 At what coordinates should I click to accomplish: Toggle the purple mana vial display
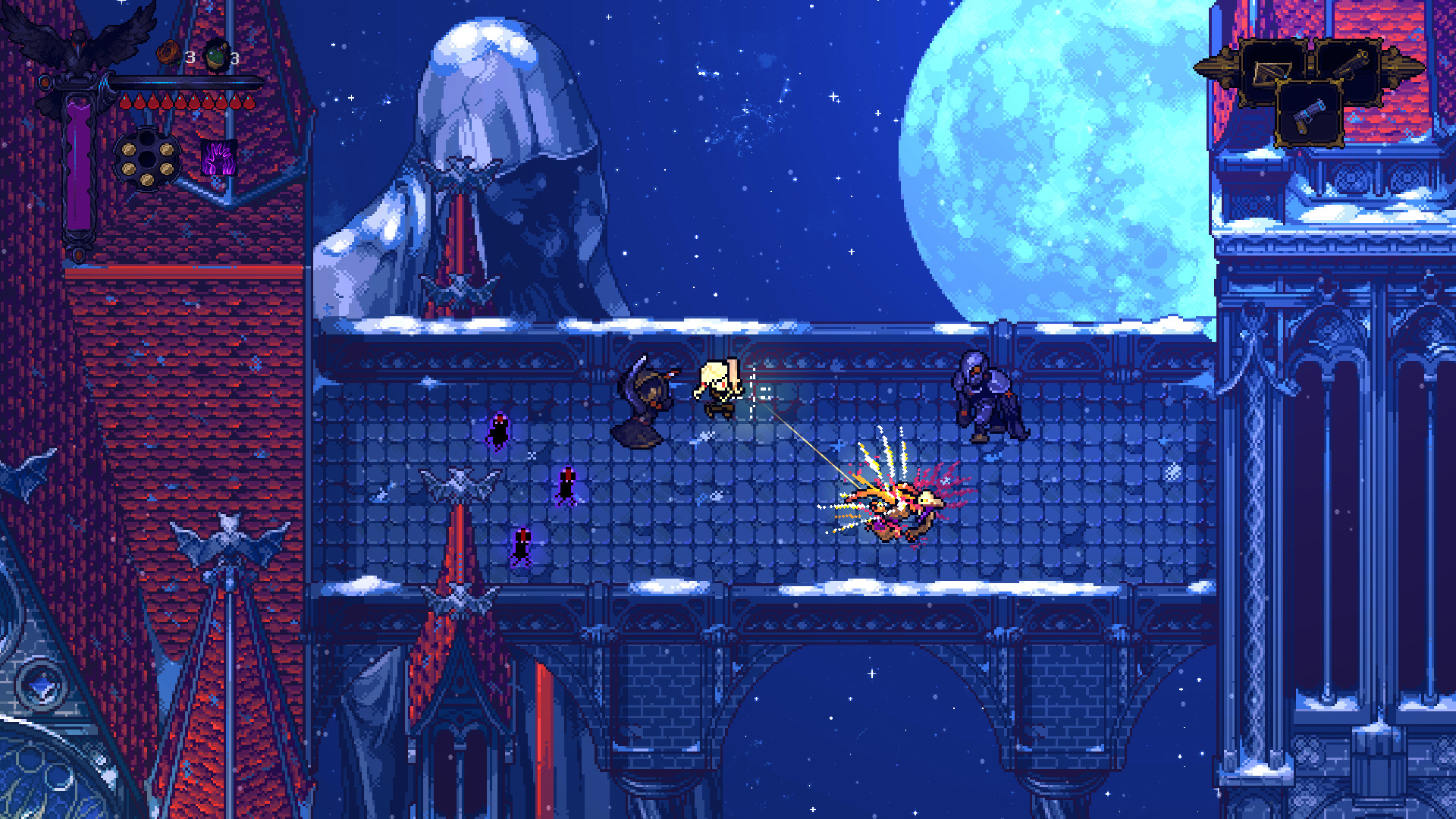tap(79, 159)
